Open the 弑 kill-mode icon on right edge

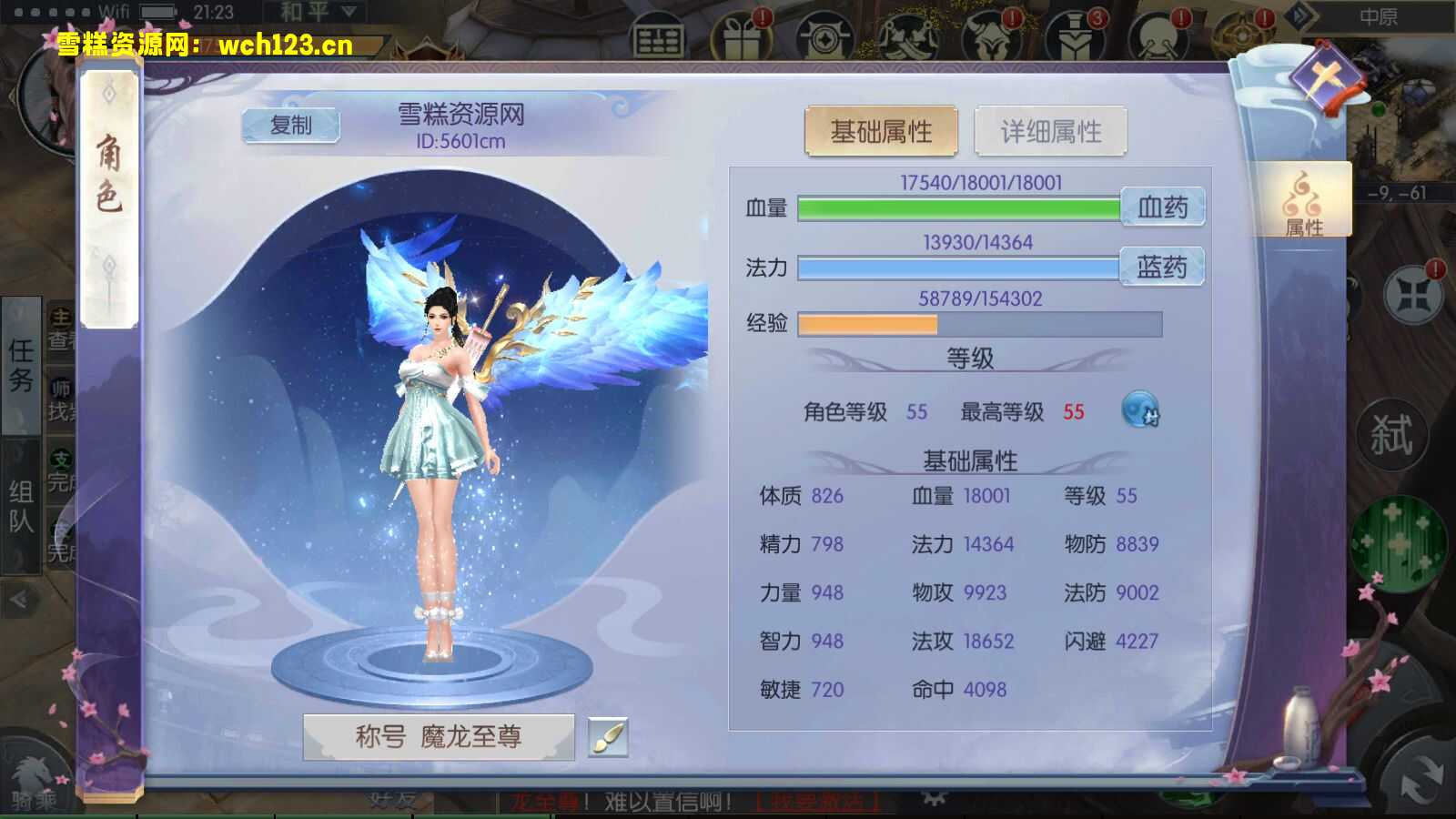[x=1394, y=432]
